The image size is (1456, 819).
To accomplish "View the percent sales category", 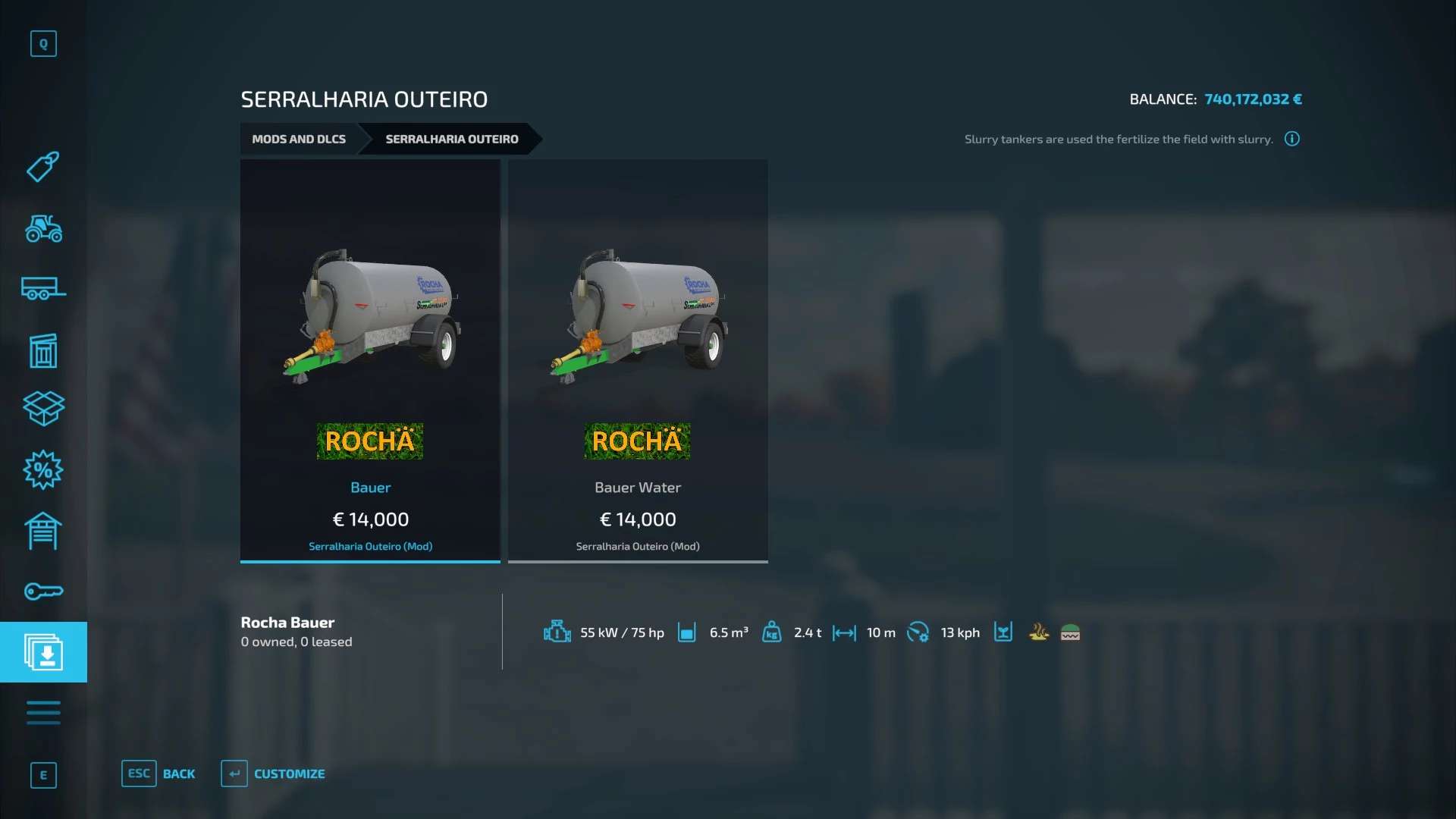I will [43, 470].
